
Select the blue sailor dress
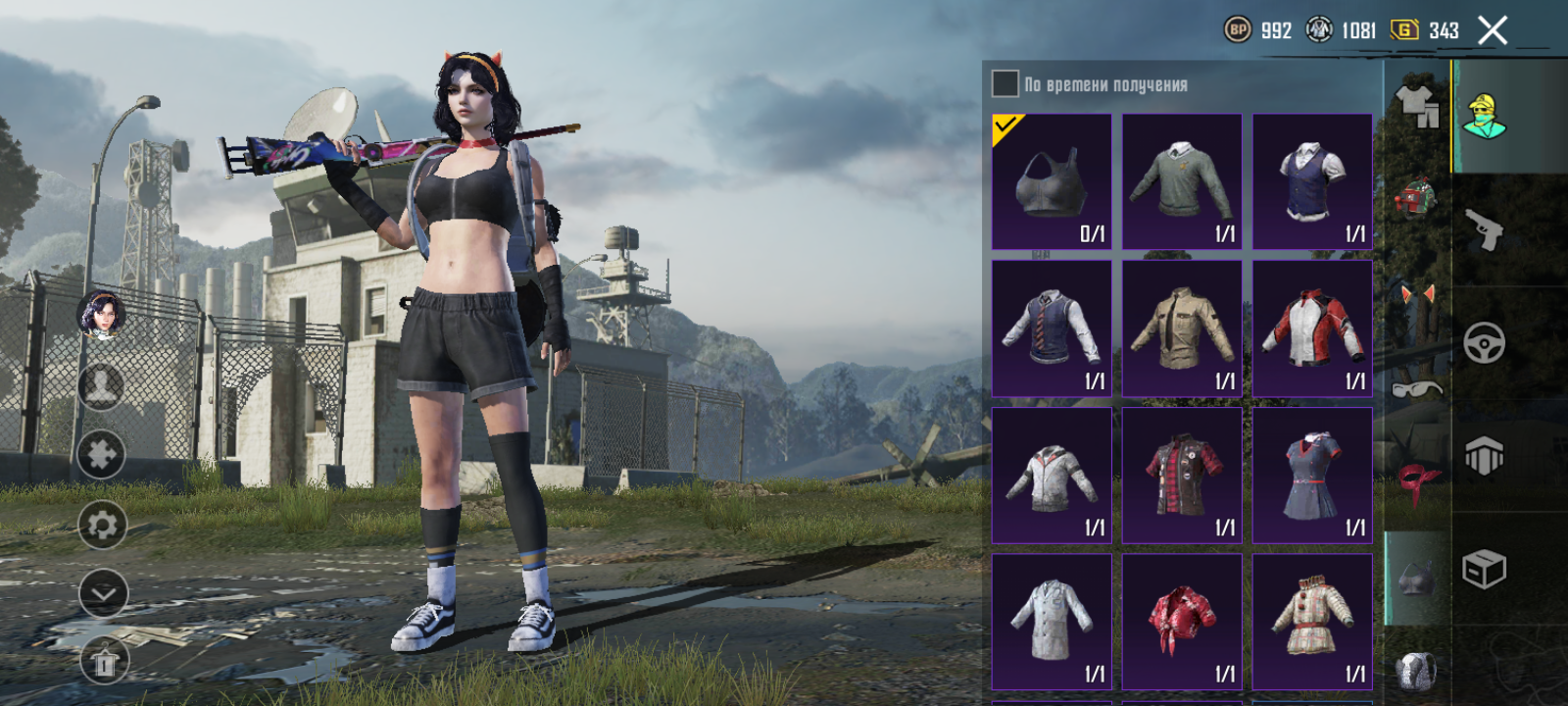pyautogui.click(x=1312, y=476)
